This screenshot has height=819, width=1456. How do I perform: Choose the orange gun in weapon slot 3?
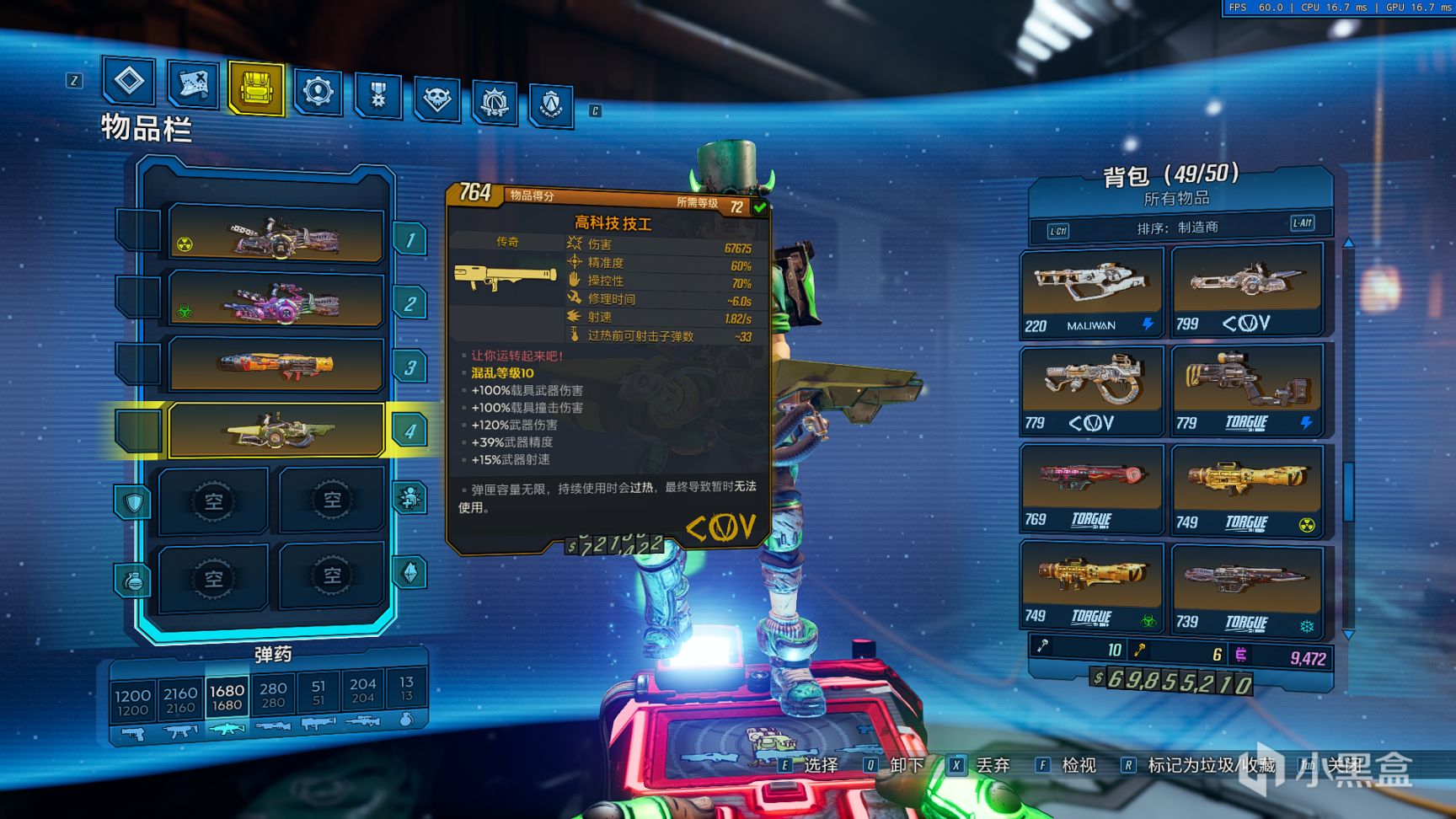(x=276, y=364)
